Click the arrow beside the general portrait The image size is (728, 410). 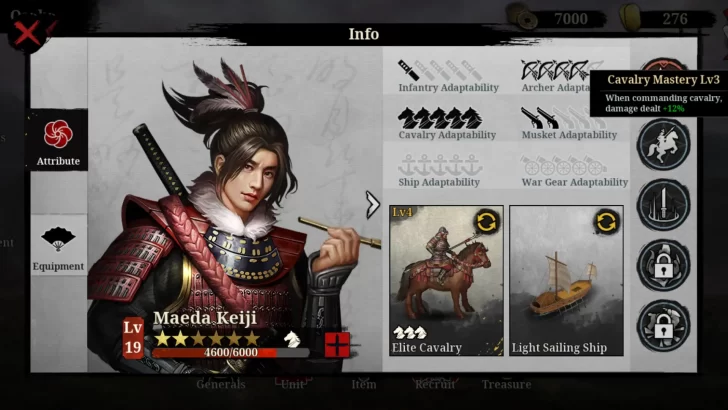pos(373,205)
